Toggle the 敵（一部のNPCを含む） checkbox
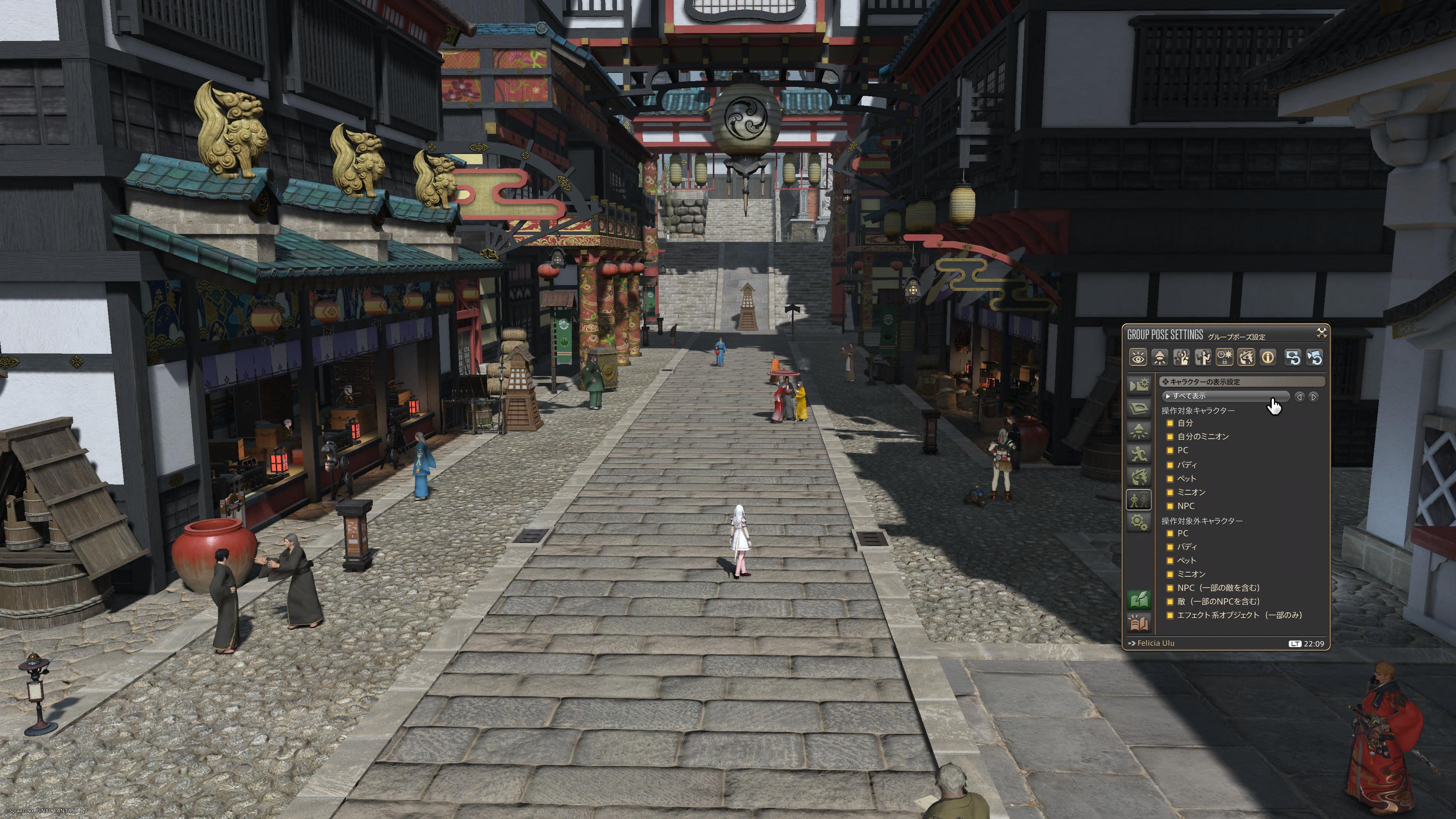The width and height of the screenshot is (1456, 819). [x=1170, y=601]
